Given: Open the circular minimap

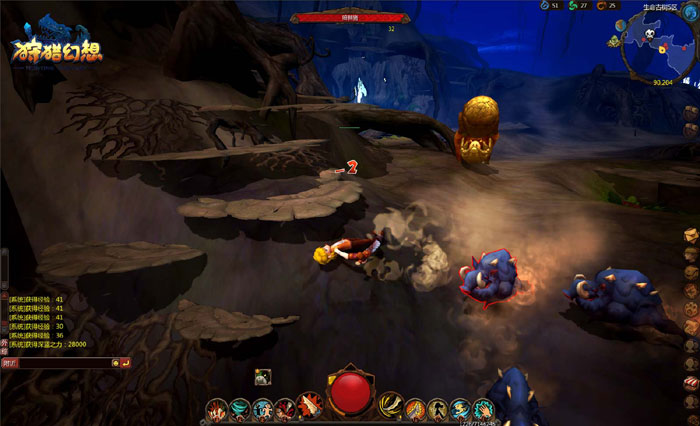Looking at the screenshot, I should [x=649, y=47].
